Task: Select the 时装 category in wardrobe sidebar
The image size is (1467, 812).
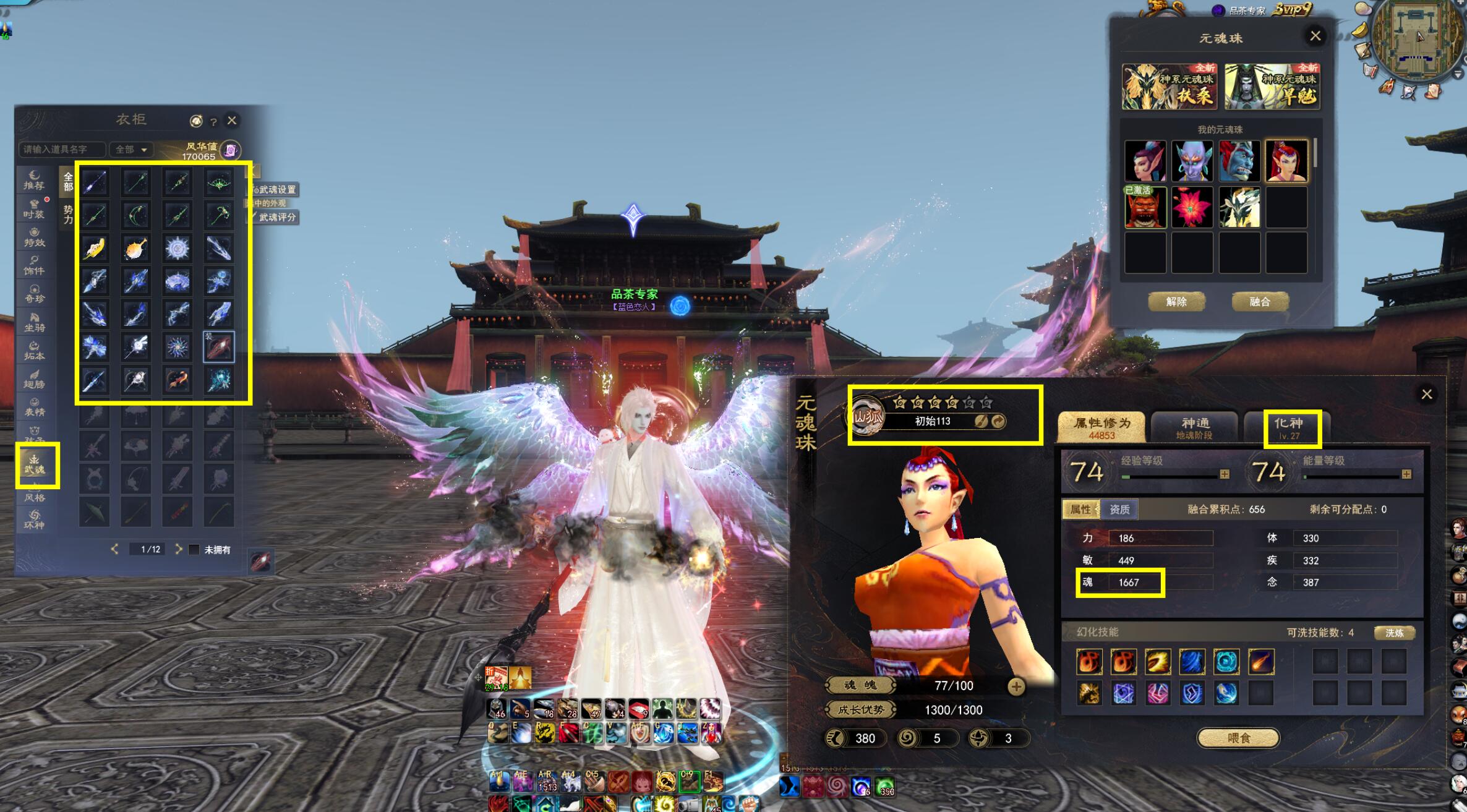Action: (x=34, y=208)
